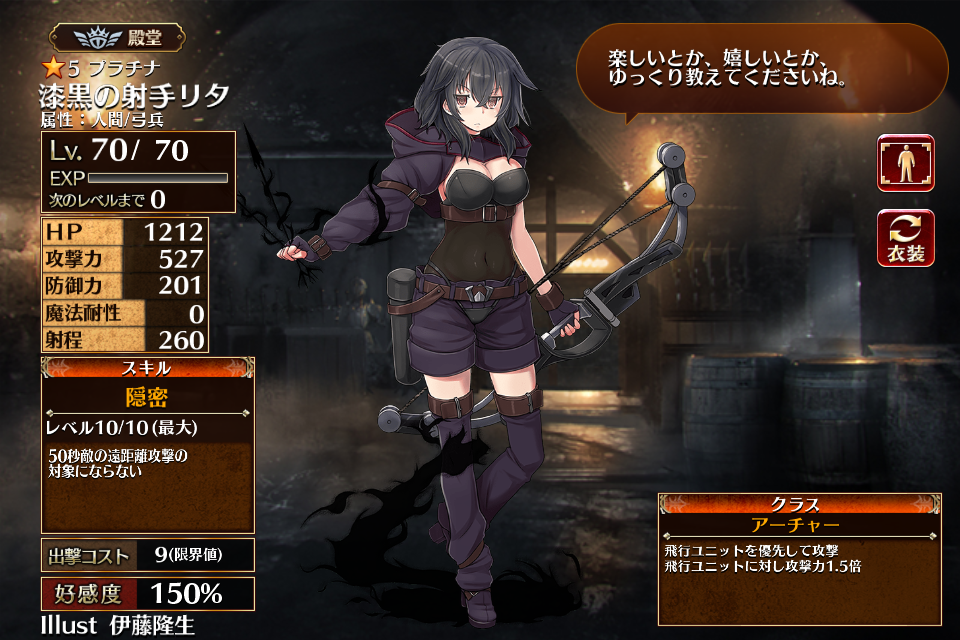Switch outfit with the 衣装 button

[906, 238]
